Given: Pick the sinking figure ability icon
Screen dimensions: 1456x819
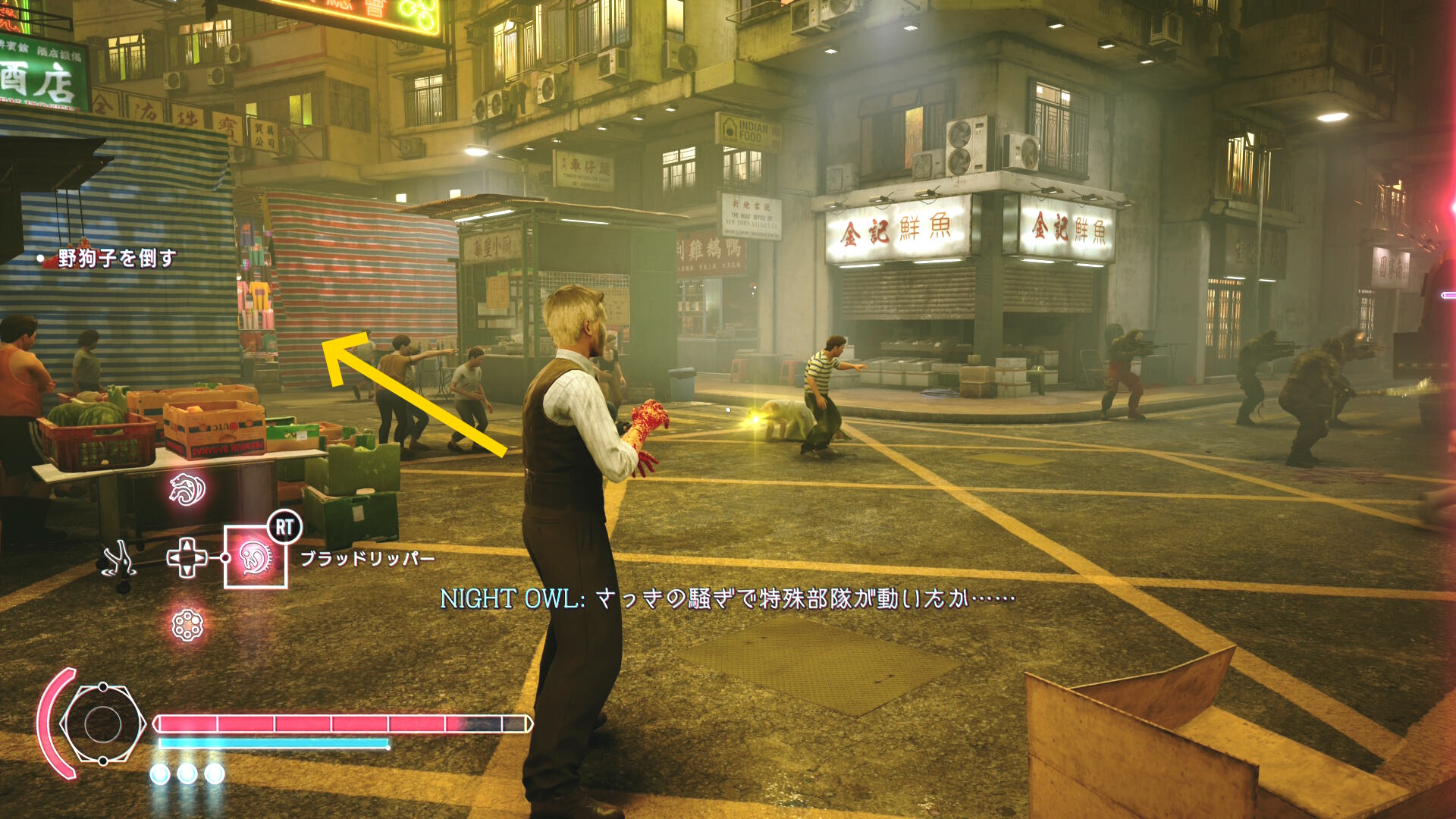Looking at the screenshot, I should pos(119,561).
